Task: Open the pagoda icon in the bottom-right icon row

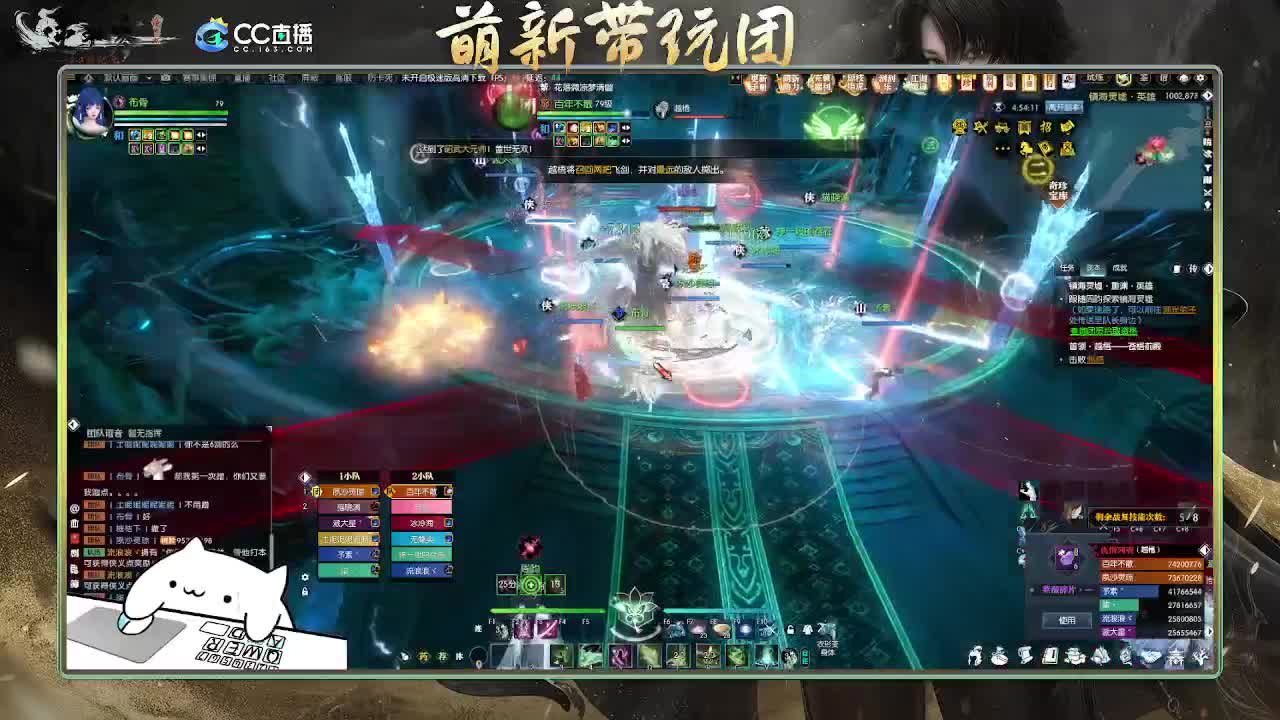Action: click(1175, 658)
